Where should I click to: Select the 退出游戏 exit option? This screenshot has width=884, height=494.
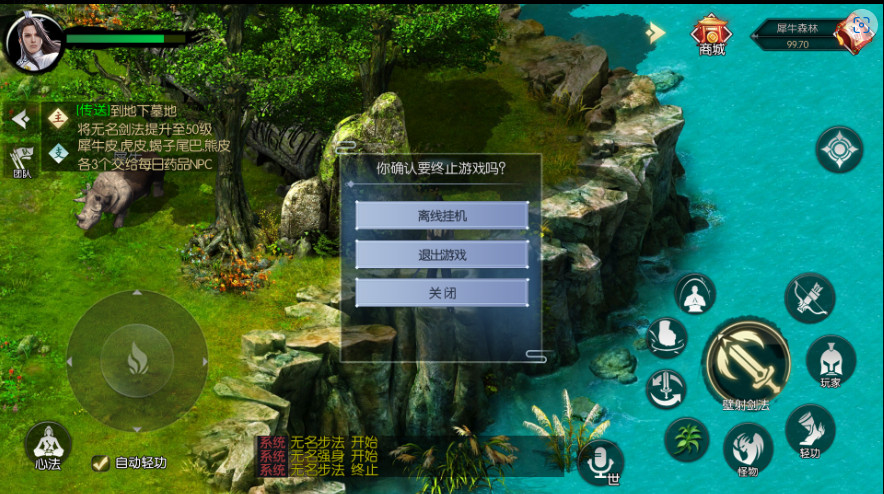point(441,254)
